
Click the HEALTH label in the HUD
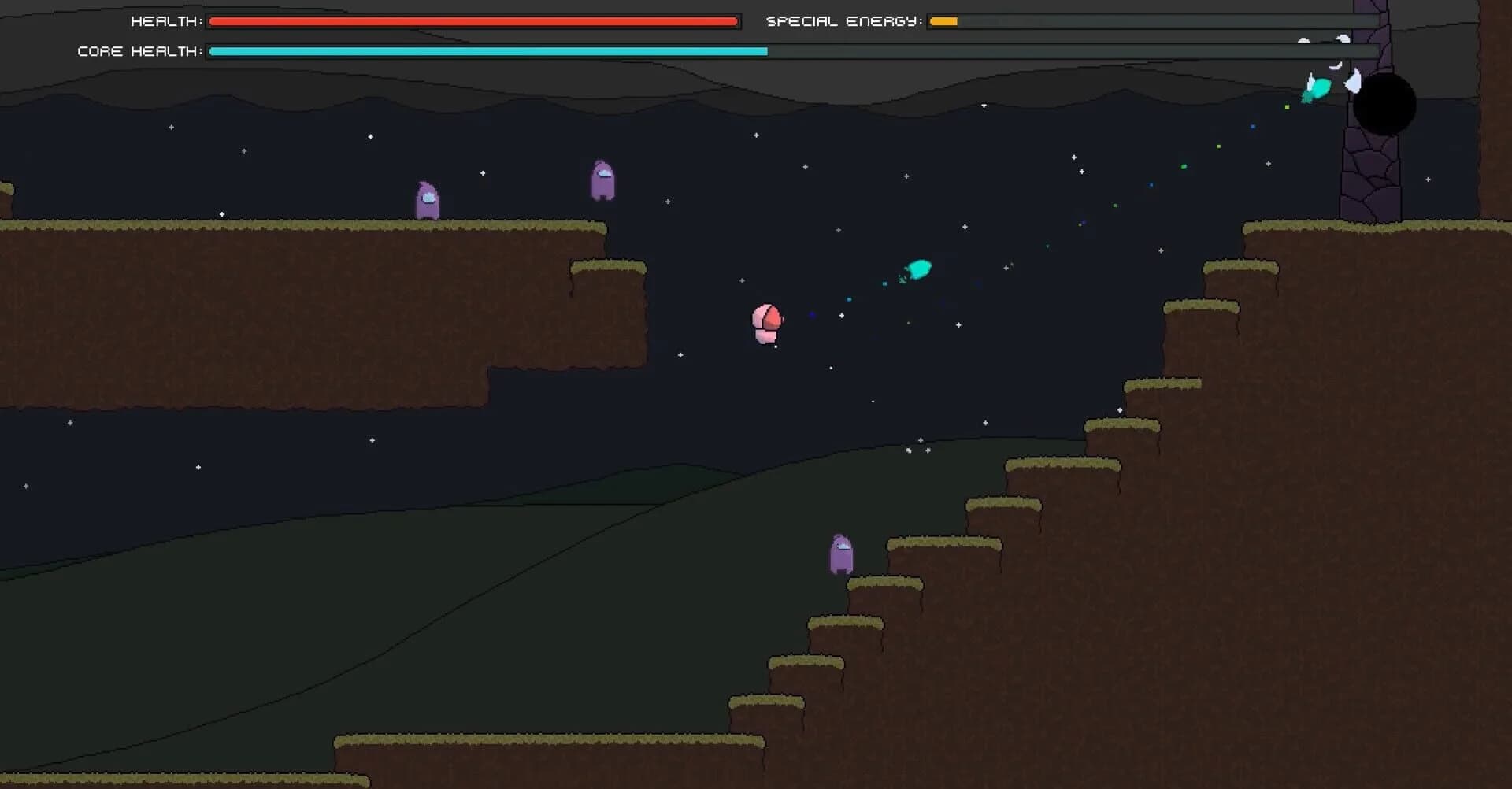163,21
